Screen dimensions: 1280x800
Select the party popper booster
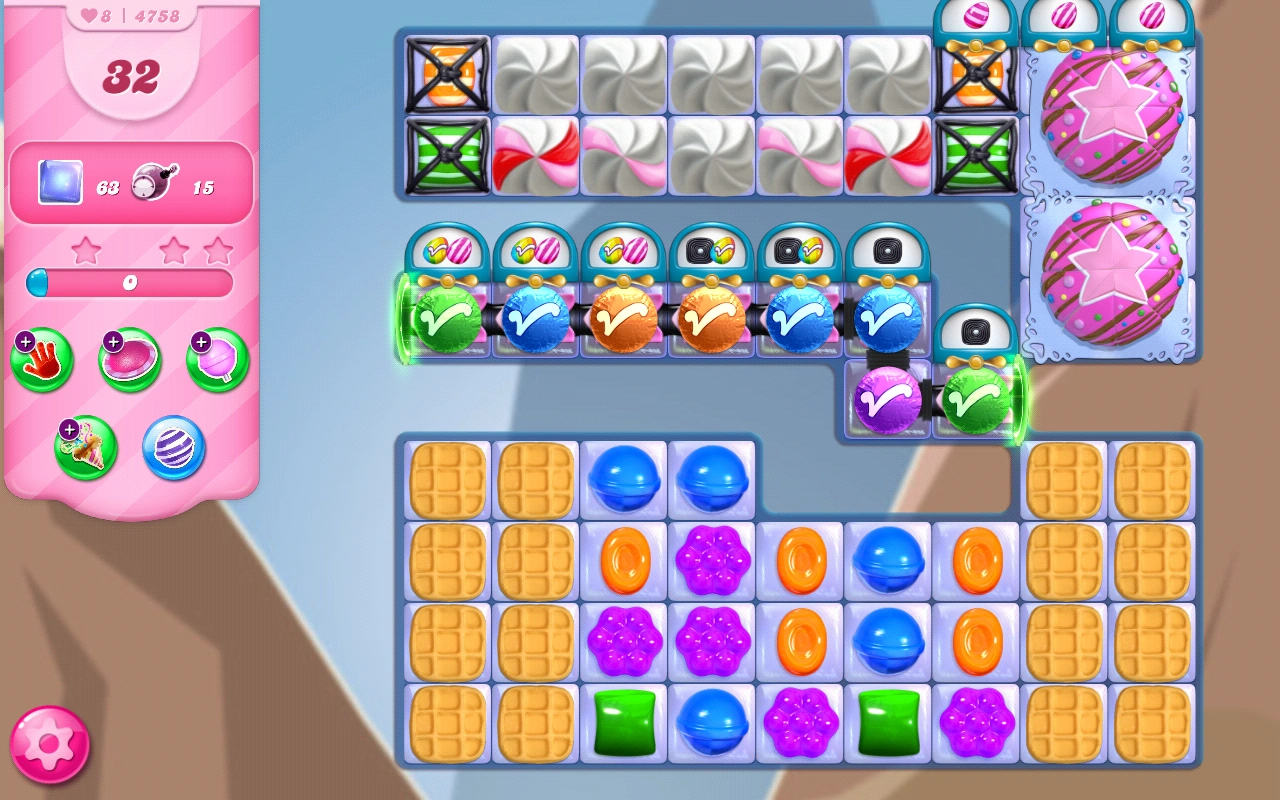coord(85,447)
